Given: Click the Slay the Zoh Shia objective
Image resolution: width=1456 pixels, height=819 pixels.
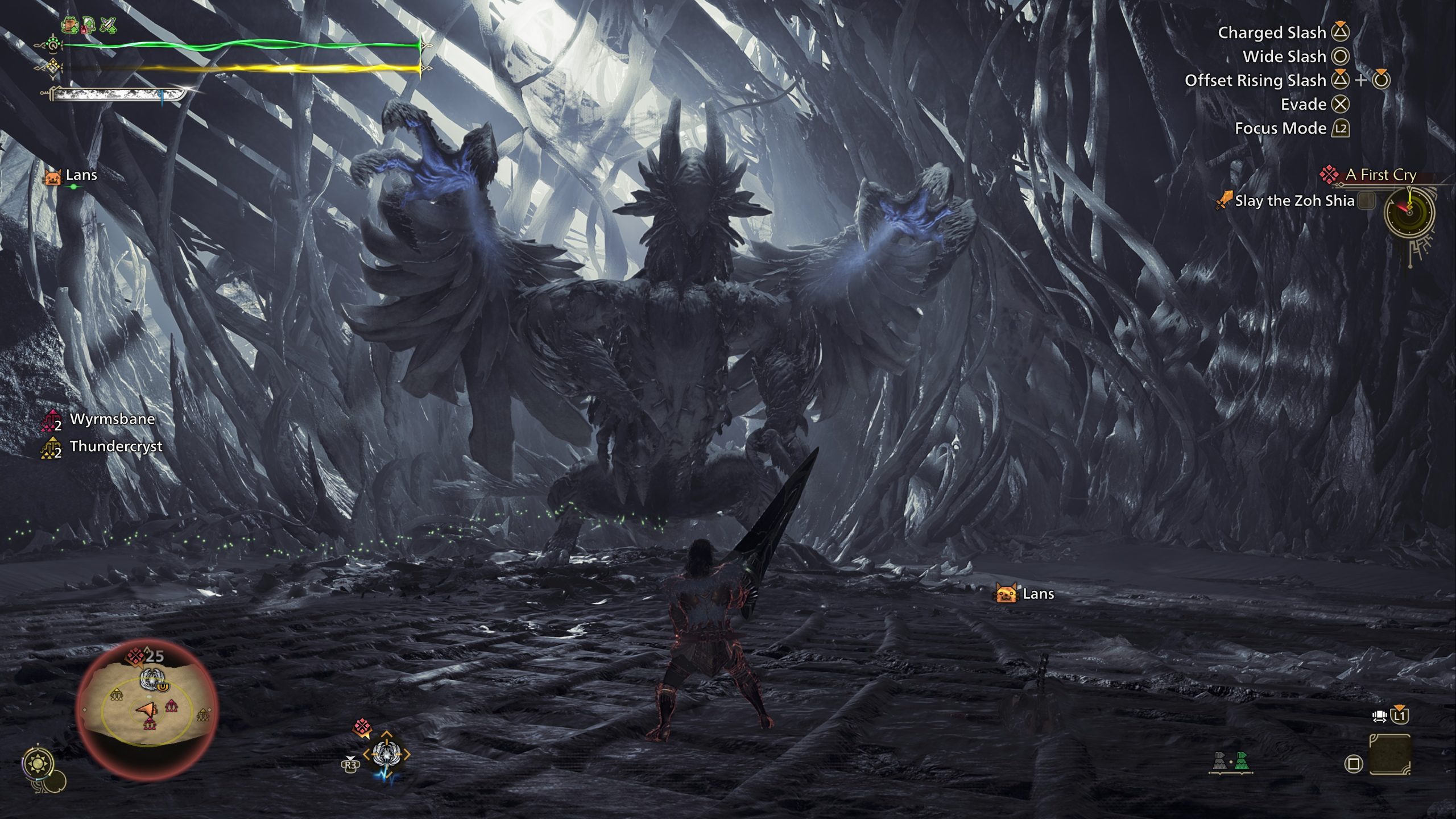Looking at the screenshot, I should click(1294, 201).
